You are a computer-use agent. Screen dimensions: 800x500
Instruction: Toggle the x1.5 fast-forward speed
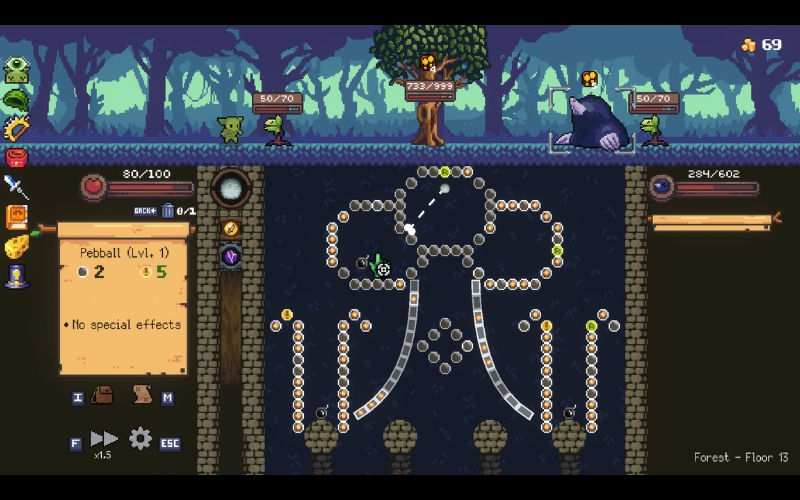(x=104, y=439)
